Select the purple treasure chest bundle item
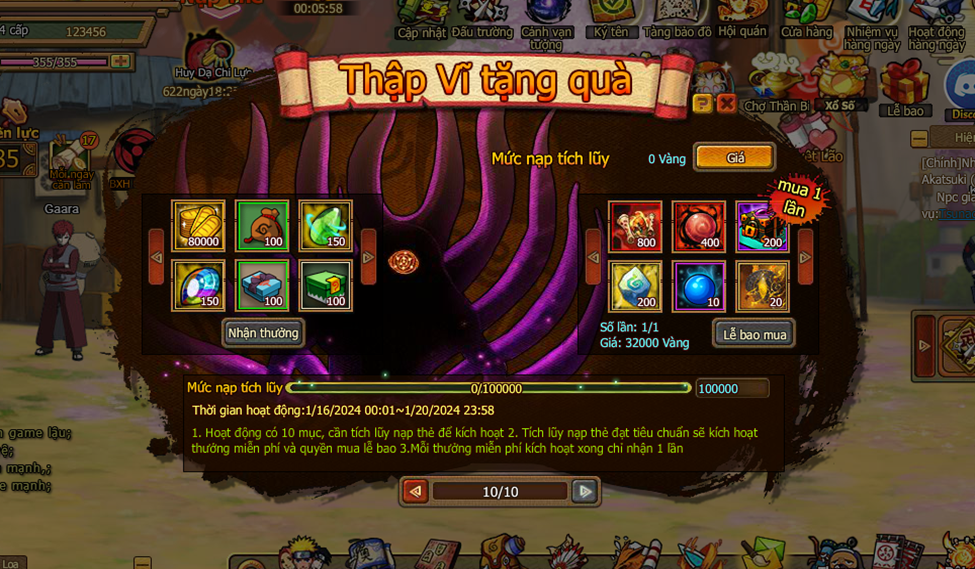The height and width of the screenshot is (569, 975). coord(762,226)
